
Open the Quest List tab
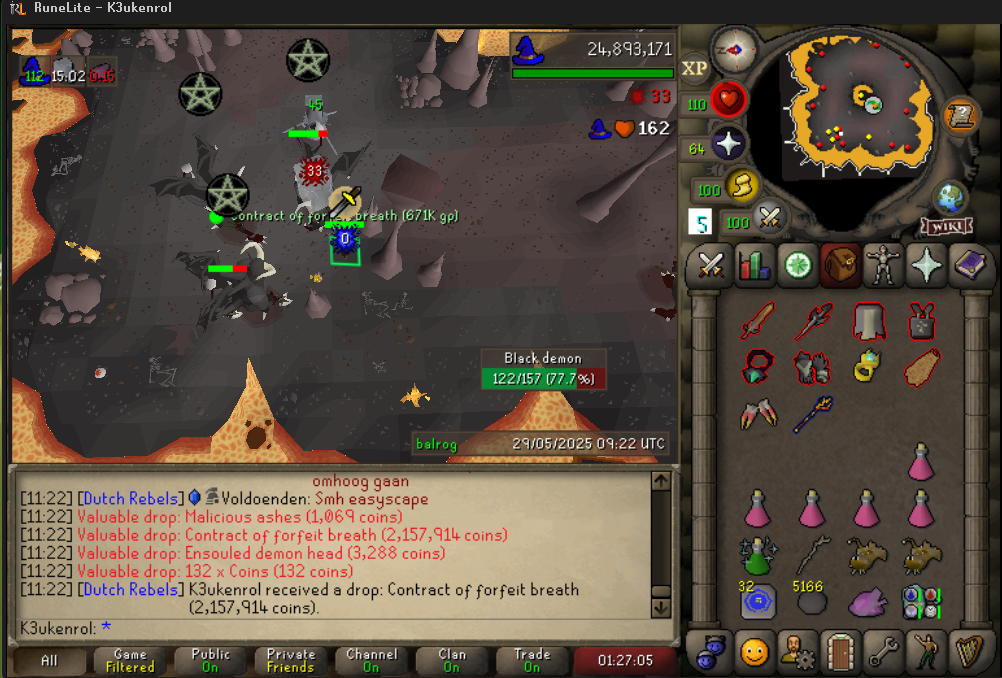click(x=798, y=266)
